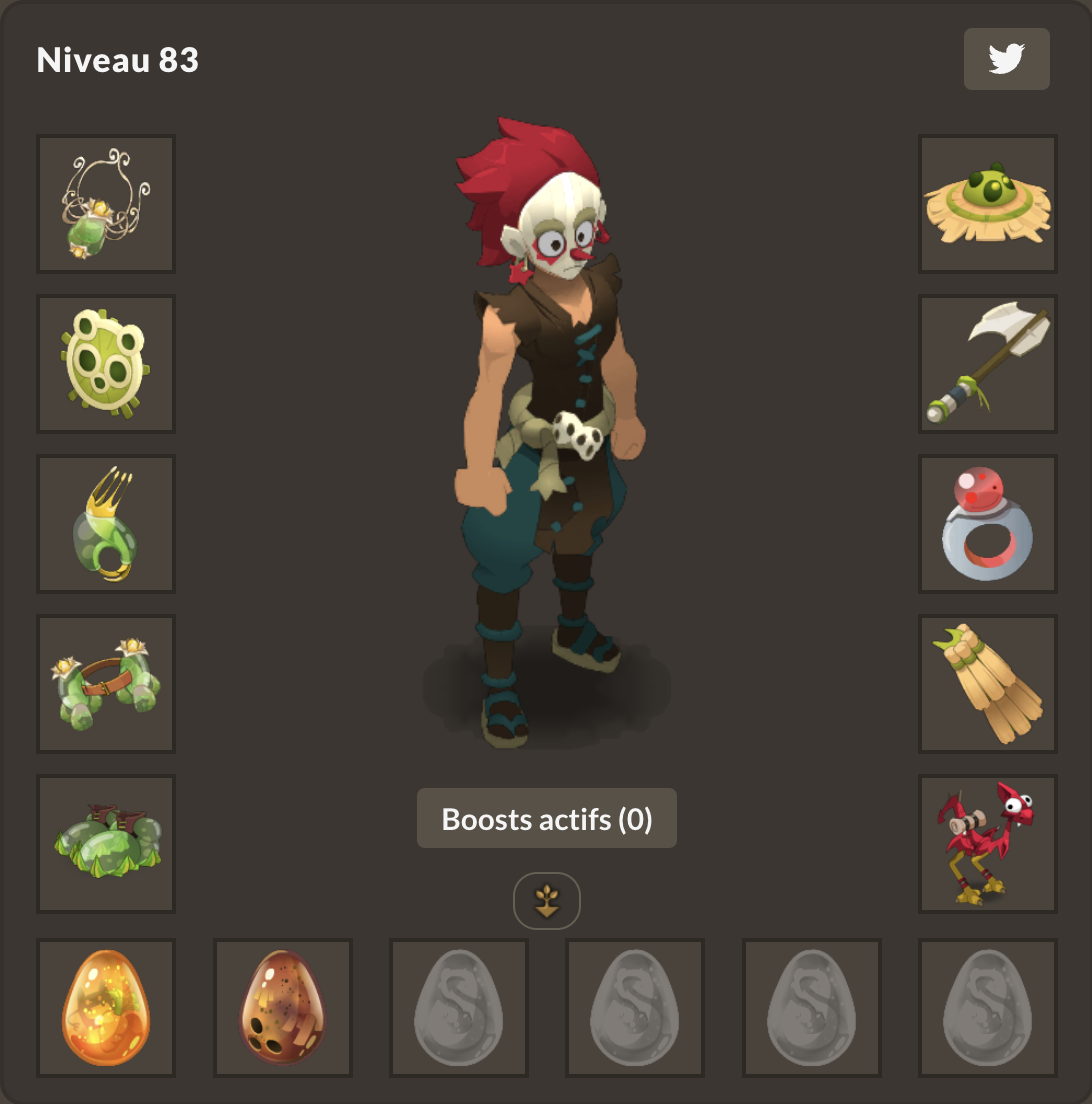Screen dimensions: 1092x1104
Task: Select the belt with green vials
Action: [106, 684]
